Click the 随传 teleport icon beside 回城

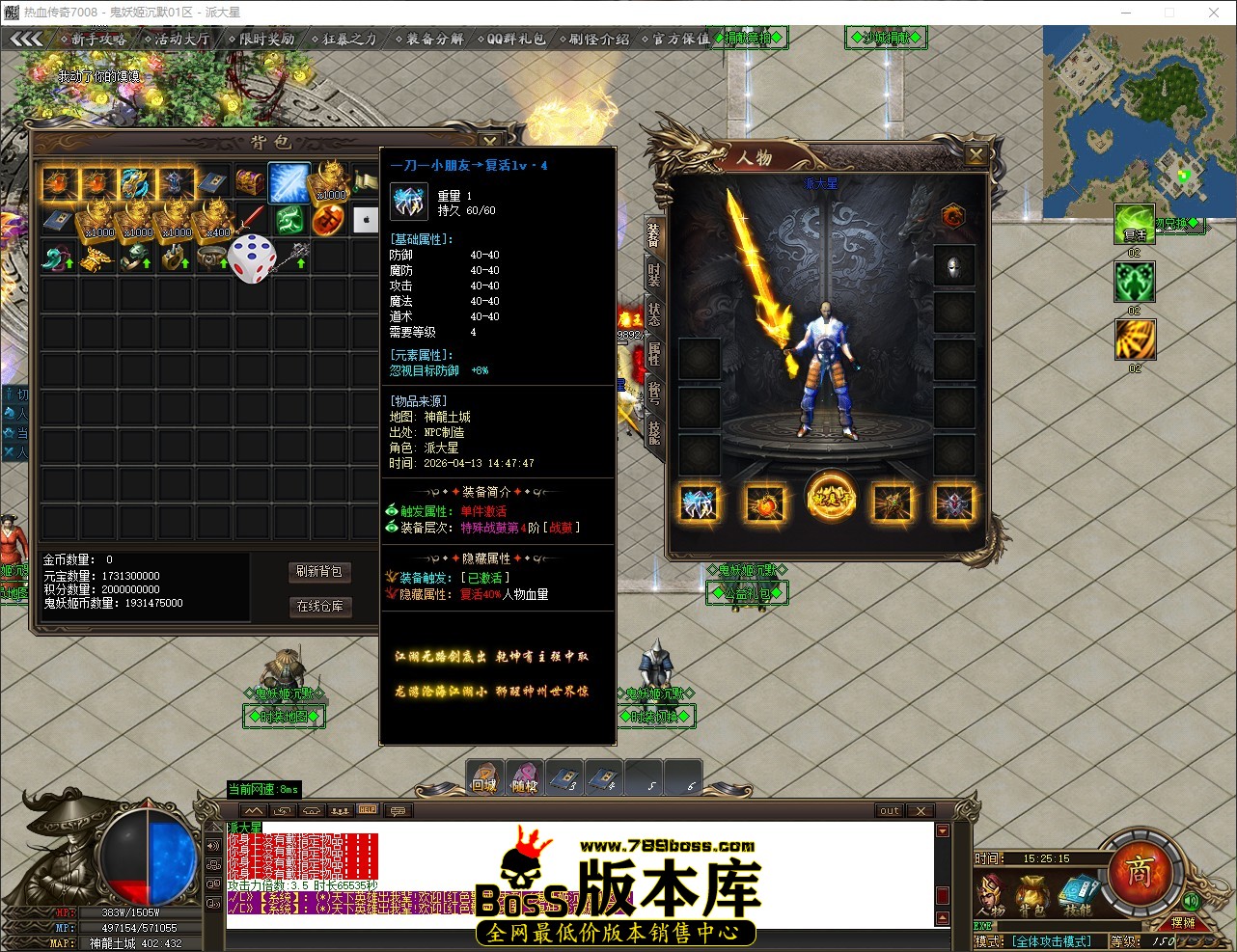coord(523,777)
